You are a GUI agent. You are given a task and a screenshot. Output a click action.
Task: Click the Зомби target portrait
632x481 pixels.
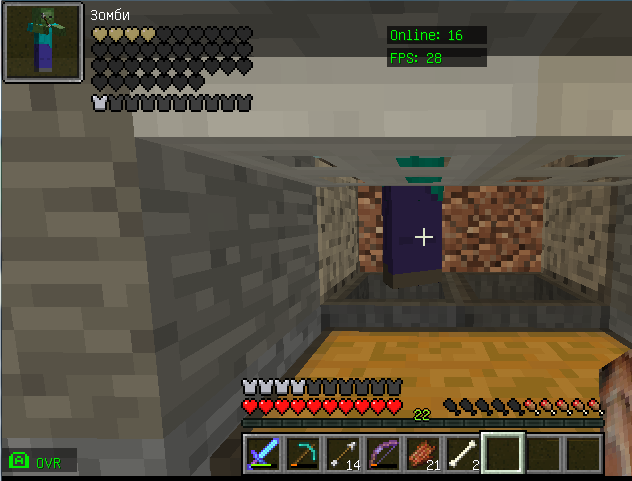tap(43, 42)
